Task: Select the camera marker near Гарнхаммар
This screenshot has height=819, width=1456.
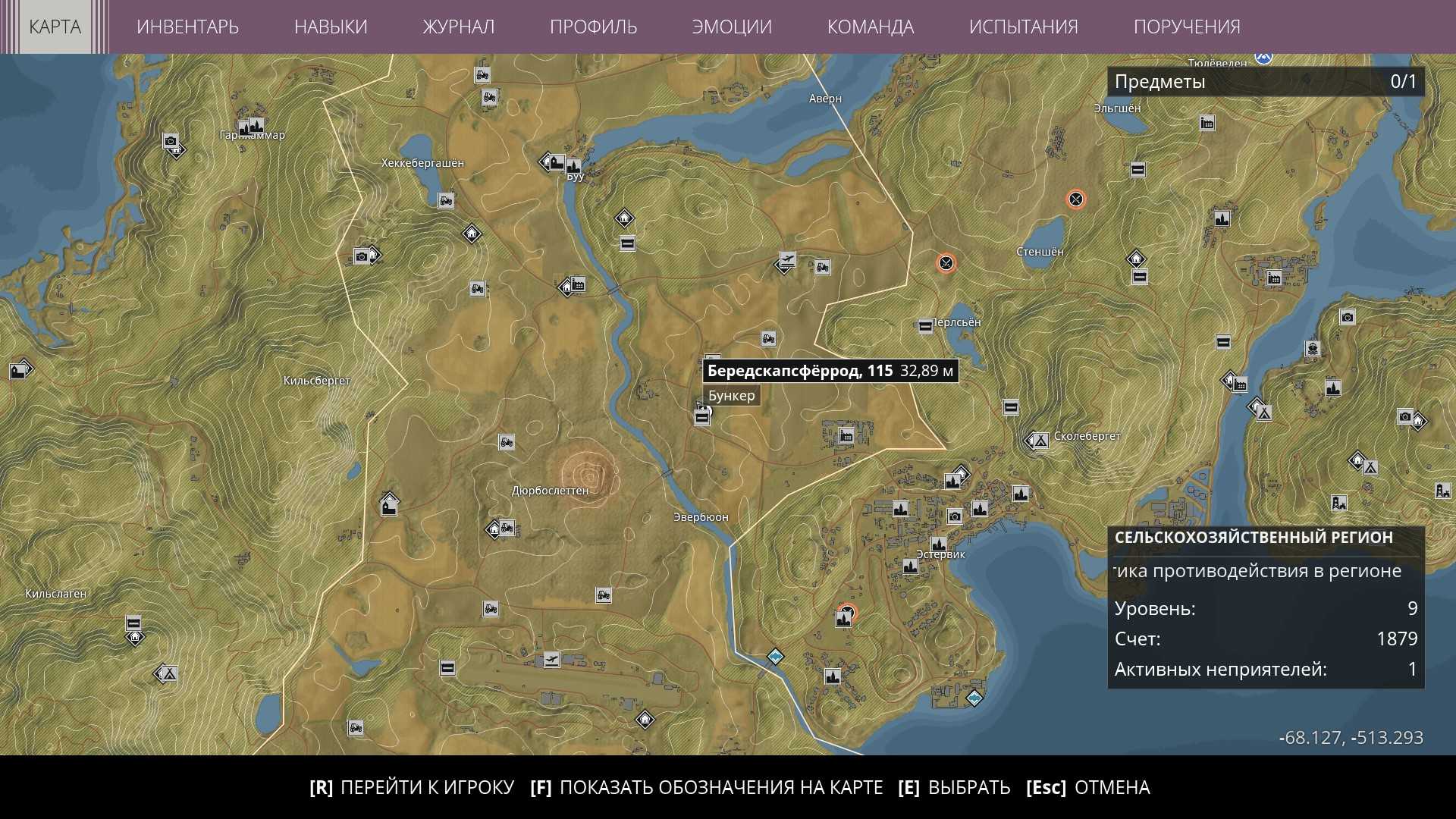Action: [171, 141]
